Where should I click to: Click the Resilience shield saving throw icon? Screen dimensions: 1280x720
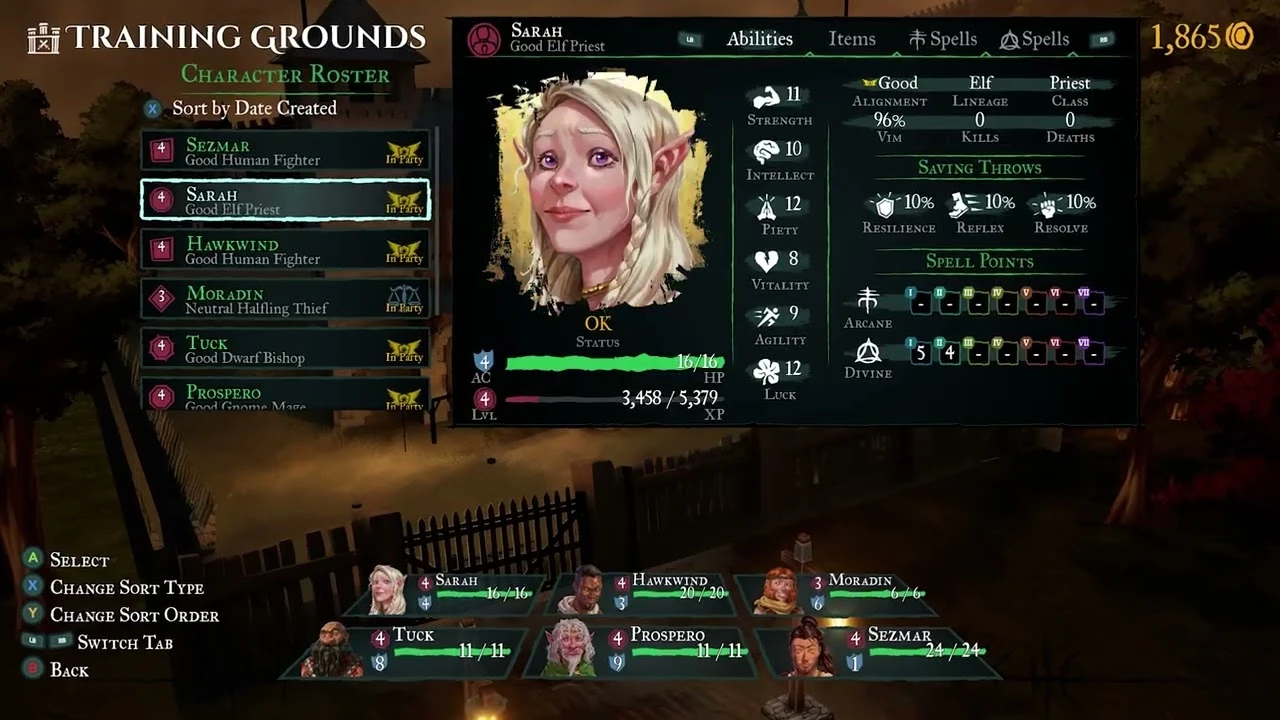tap(886, 205)
